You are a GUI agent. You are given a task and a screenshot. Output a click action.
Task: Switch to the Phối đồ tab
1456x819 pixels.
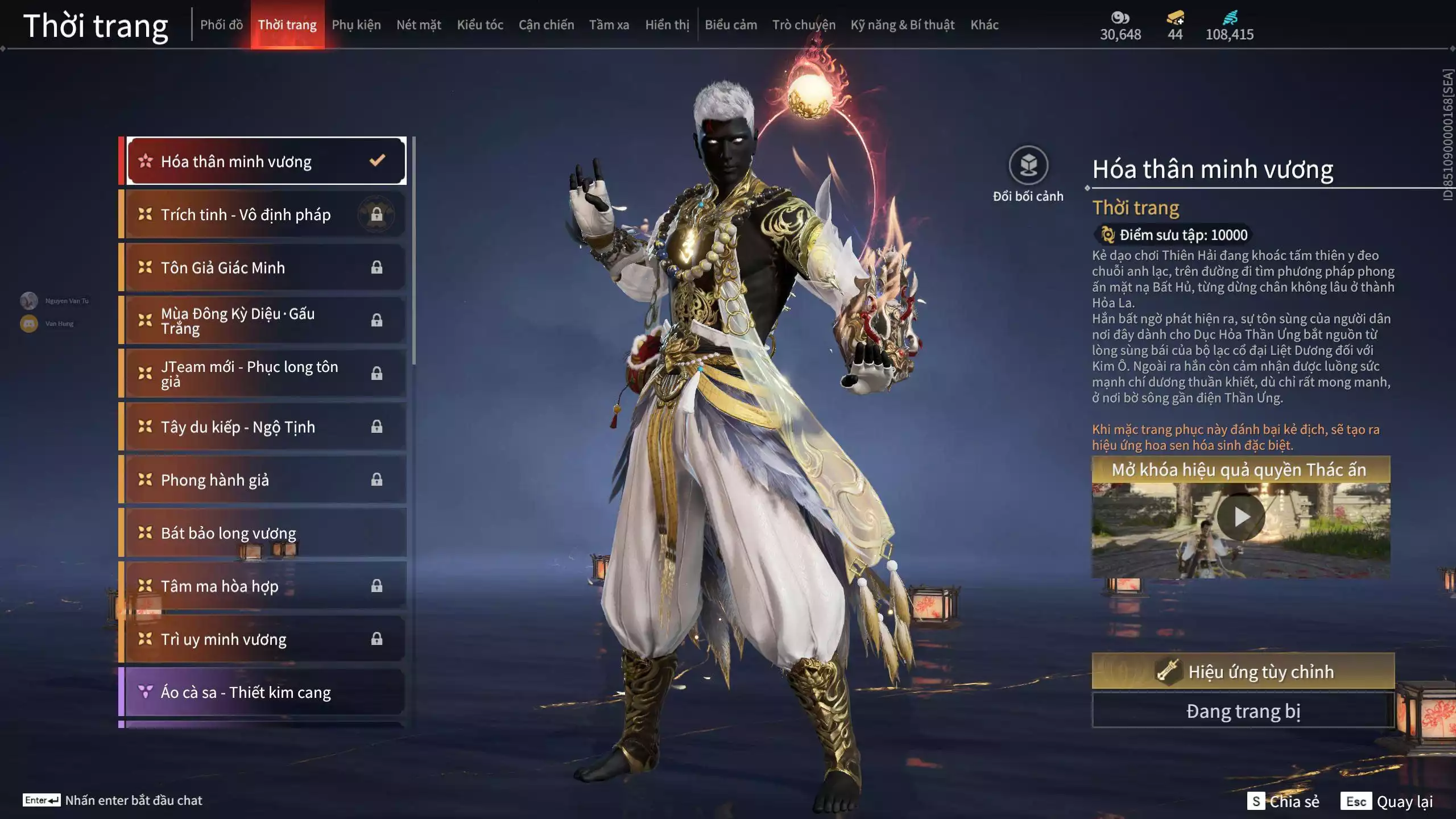[x=221, y=25]
